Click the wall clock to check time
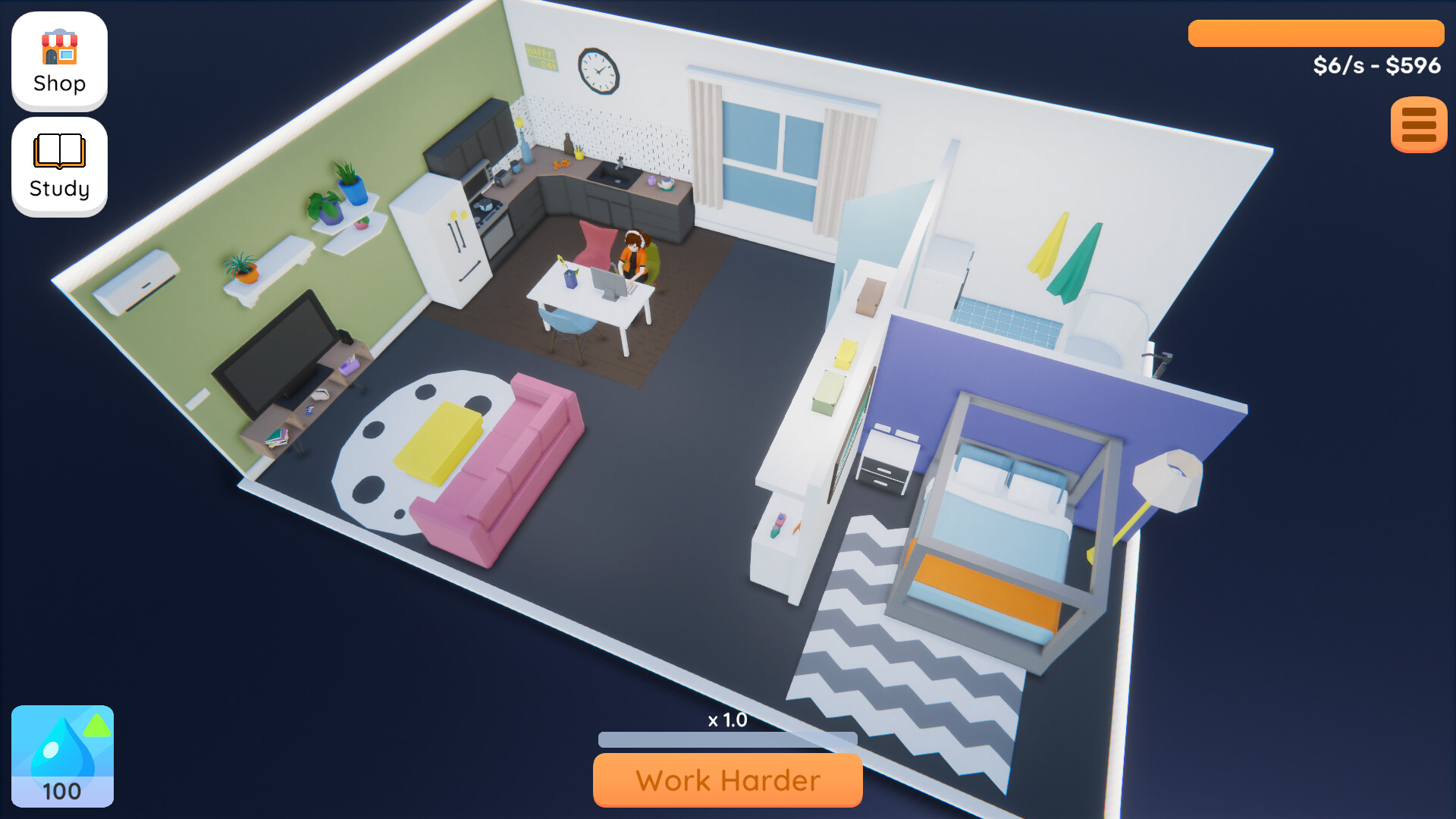Screen dimensions: 1456x819 [x=598, y=71]
